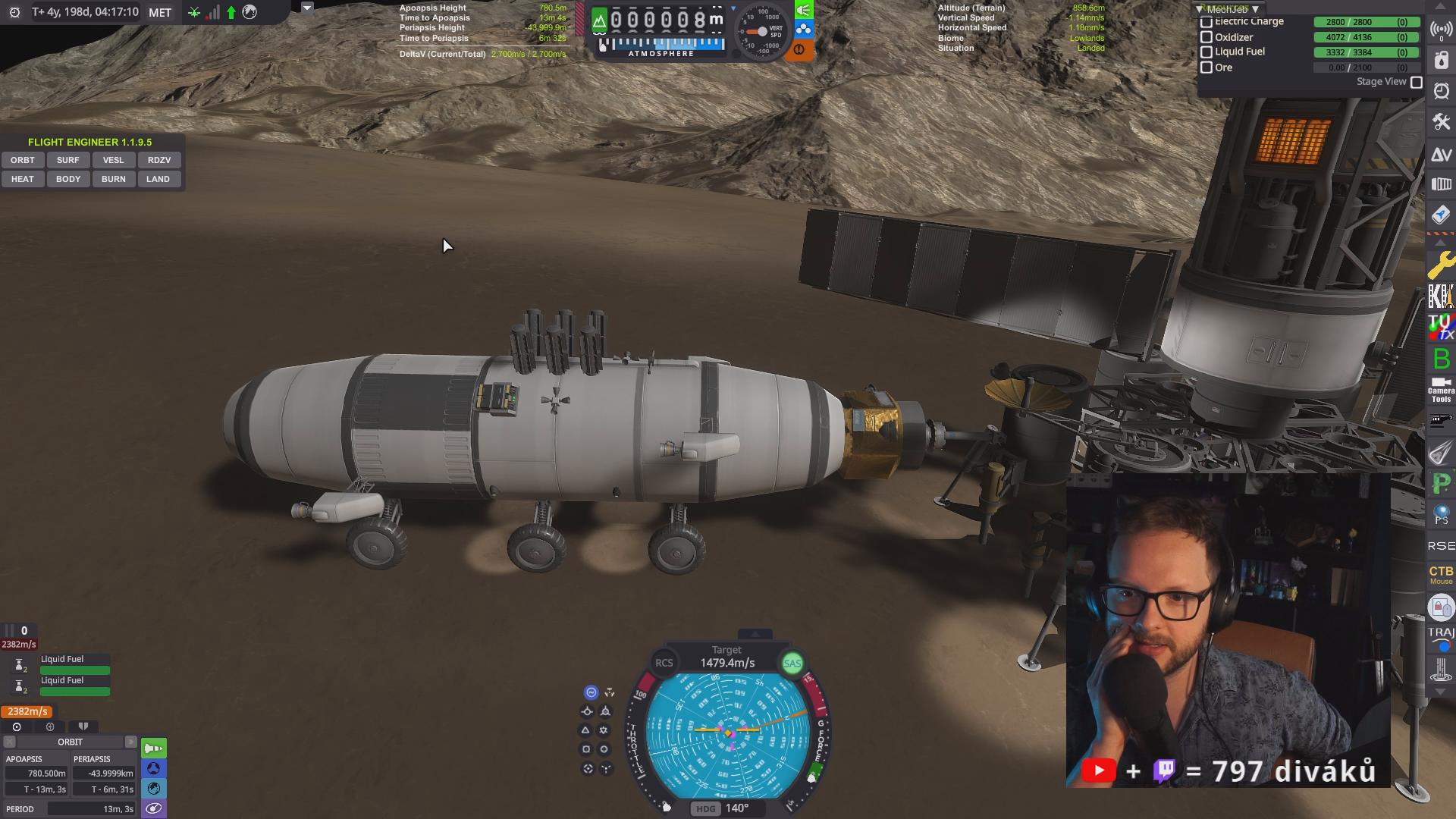Check the Liquid Fuel resource checkbox
The width and height of the screenshot is (1456, 819).
(x=1207, y=52)
